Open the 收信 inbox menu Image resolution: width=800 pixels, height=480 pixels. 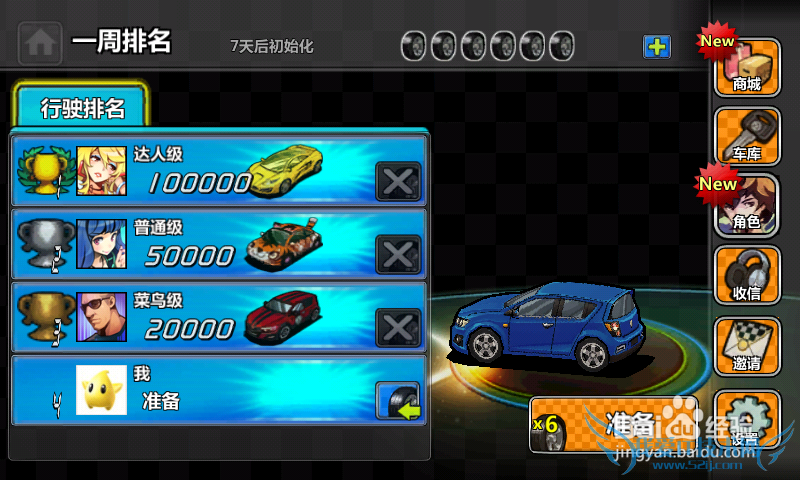pos(747,275)
